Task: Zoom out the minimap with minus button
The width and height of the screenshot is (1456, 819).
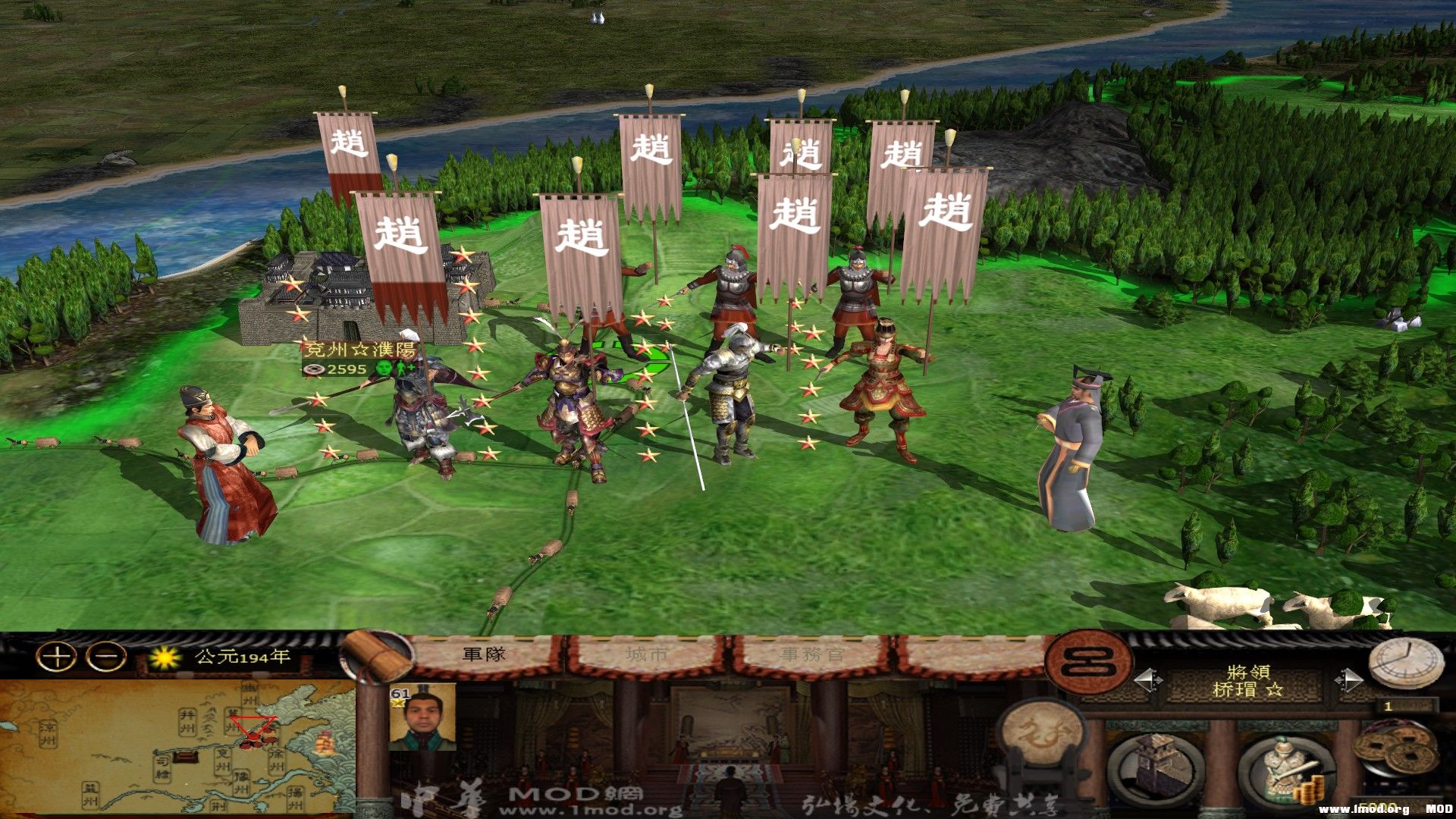Action: tap(105, 657)
